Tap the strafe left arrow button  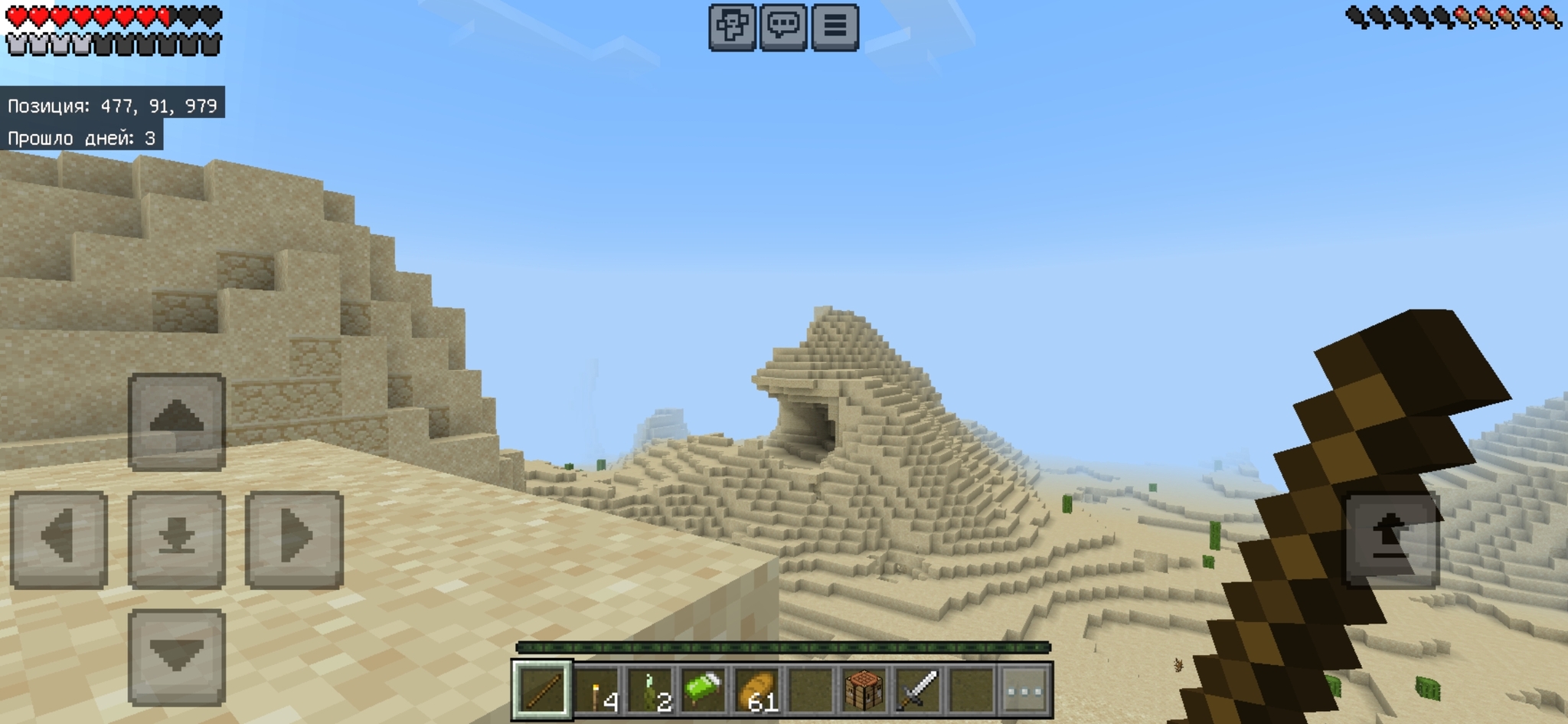pyautogui.click(x=59, y=539)
